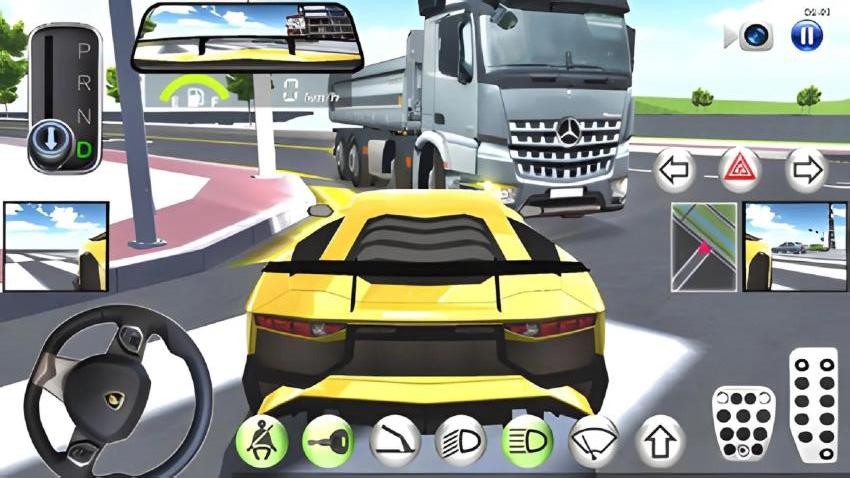Toggle the green high beam headlights icon
Screen dimensions: 850x478
tap(526, 440)
